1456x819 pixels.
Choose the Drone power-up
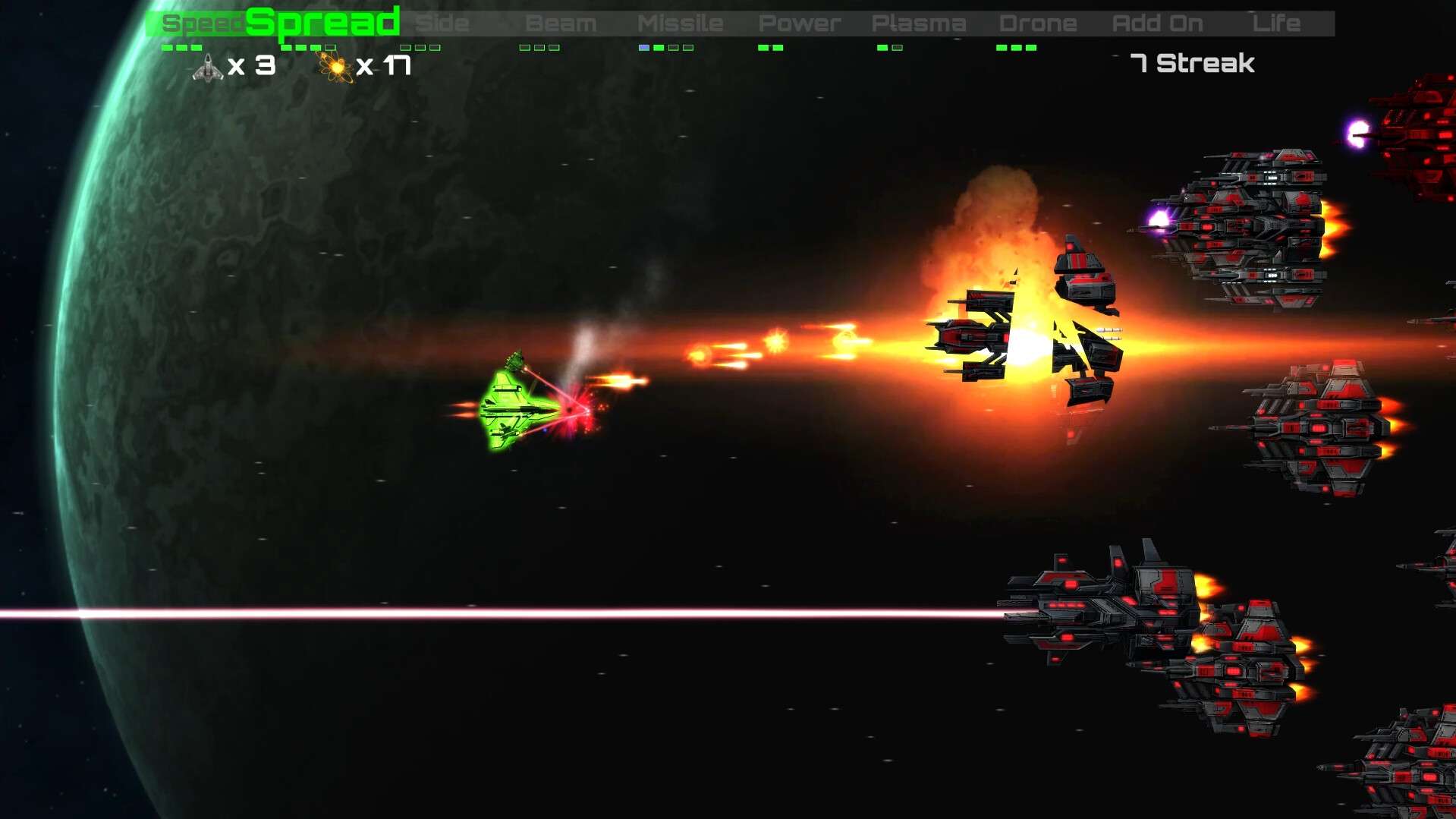[x=1037, y=24]
